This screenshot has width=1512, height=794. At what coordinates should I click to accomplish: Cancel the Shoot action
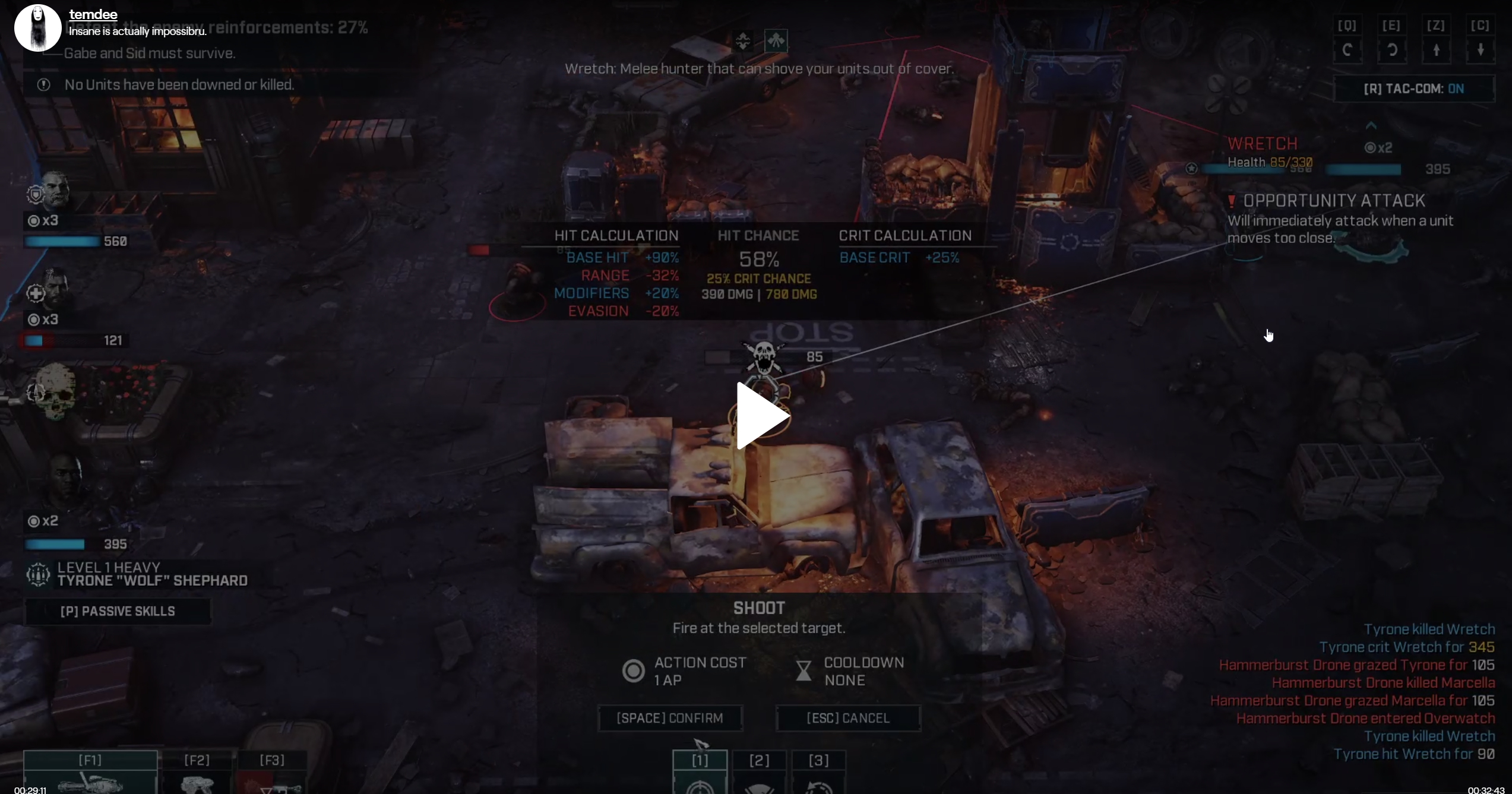[848, 718]
